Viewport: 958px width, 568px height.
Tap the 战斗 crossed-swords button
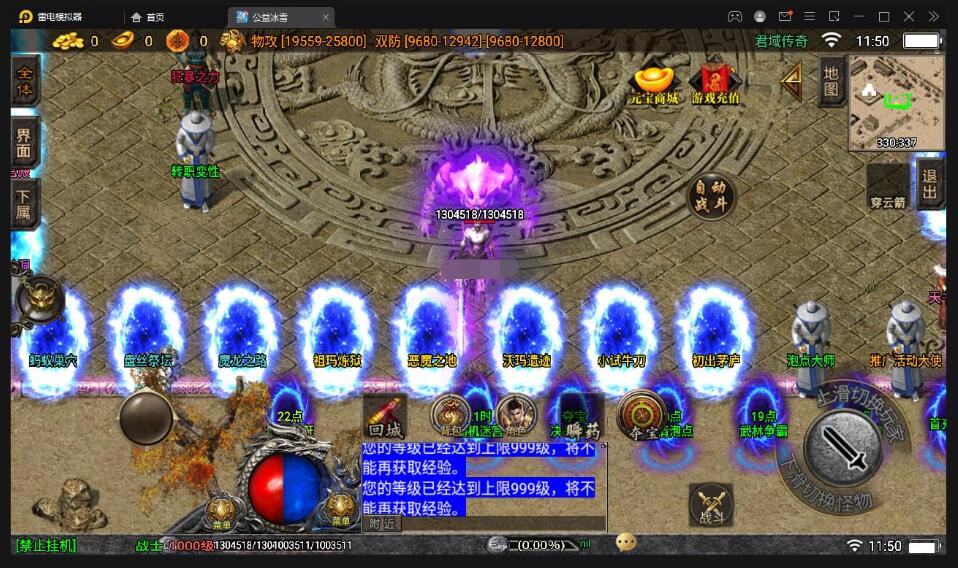click(x=711, y=505)
